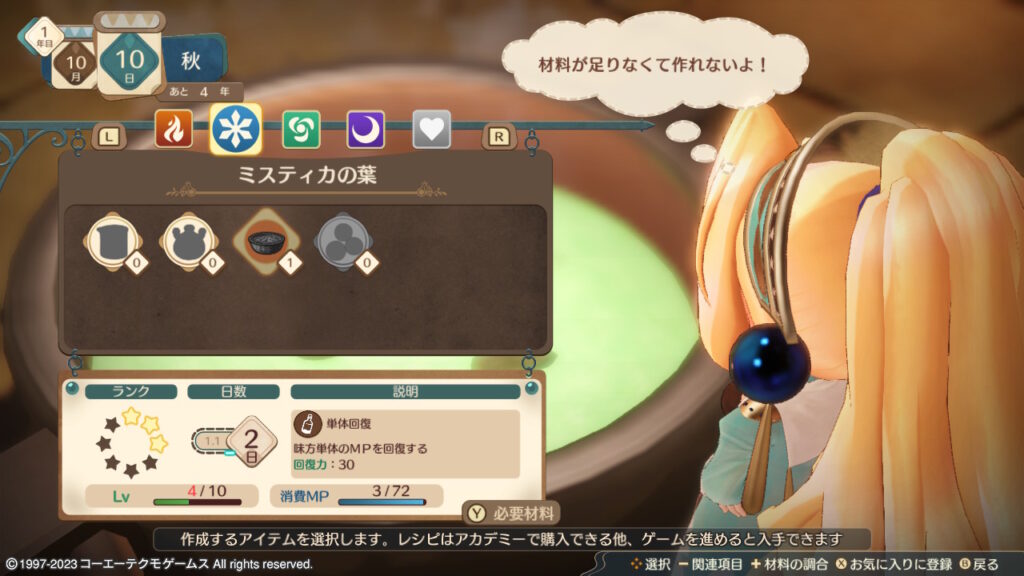Pick the round pot-shaped silhouette recipe

pyautogui.click(x=186, y=241)
